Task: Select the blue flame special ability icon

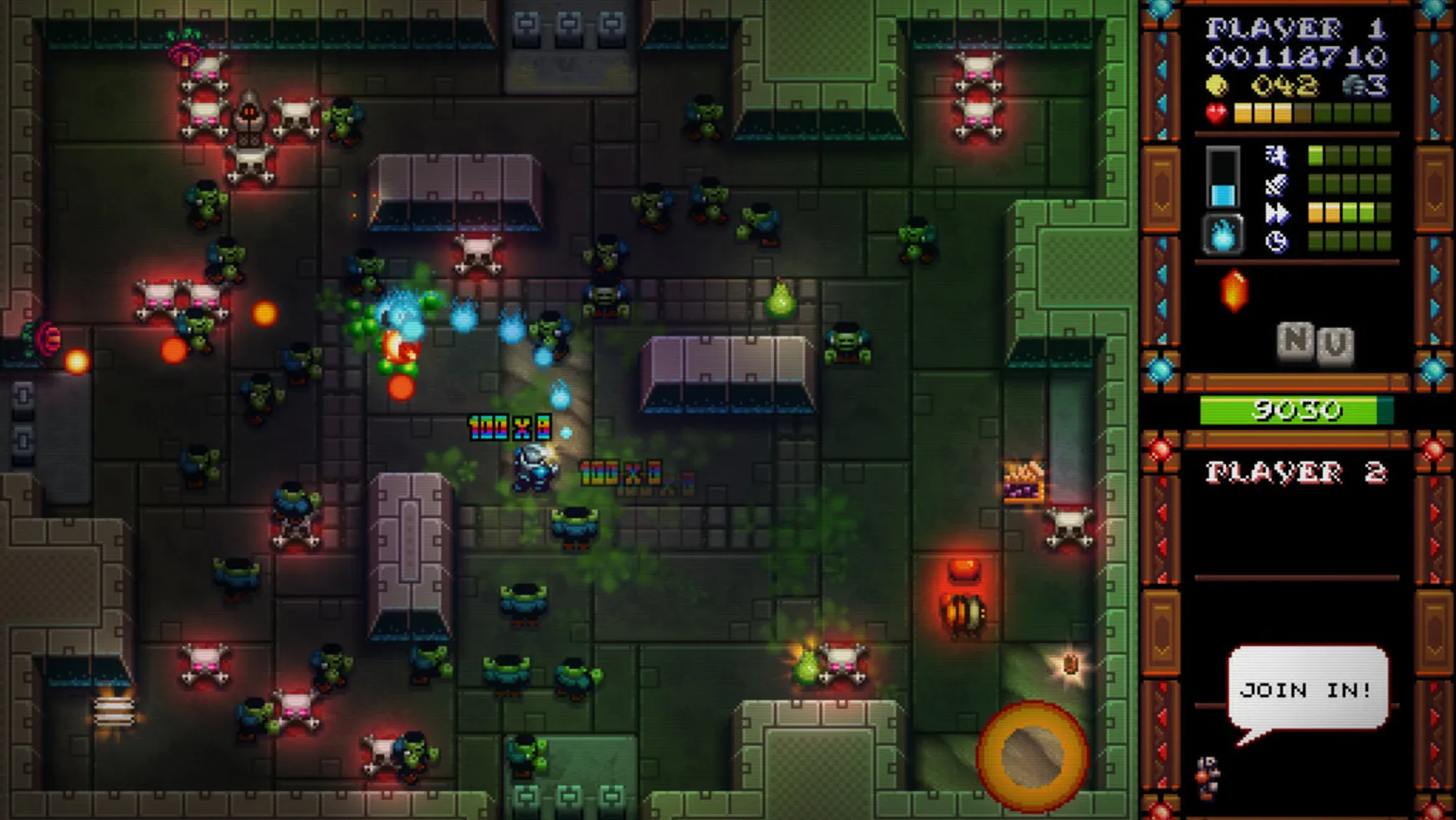Action: [x=1222, y=236]
